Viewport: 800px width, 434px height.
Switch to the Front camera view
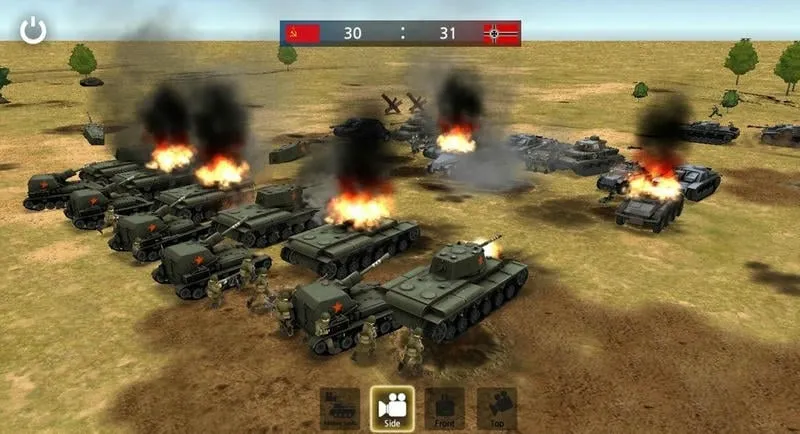pyautogui.click(x=444, y=408)
